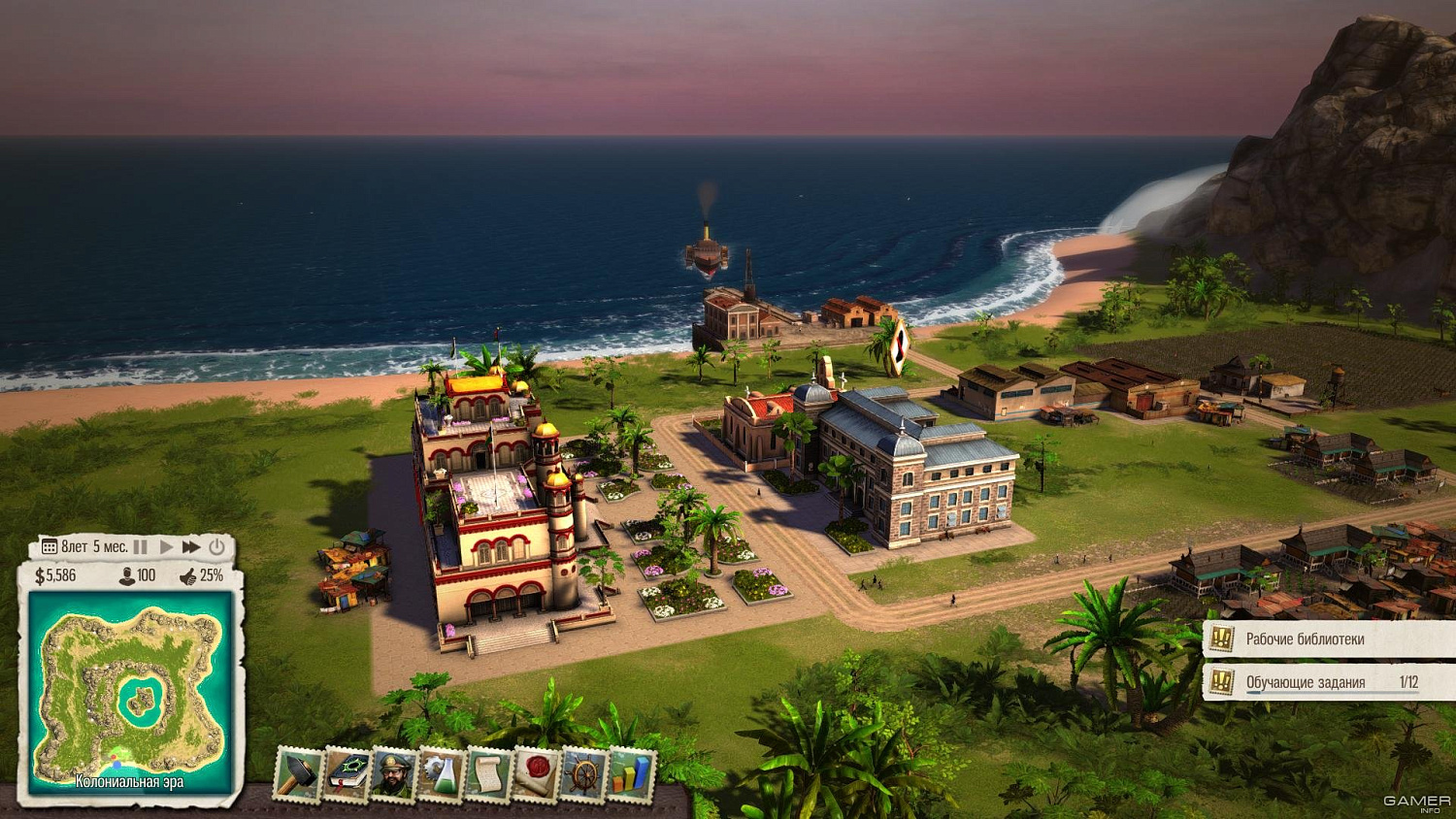Open the game menu via power icon
Image resolution: width=1456 pixels, height=819 pixels.
click(215, 546)
